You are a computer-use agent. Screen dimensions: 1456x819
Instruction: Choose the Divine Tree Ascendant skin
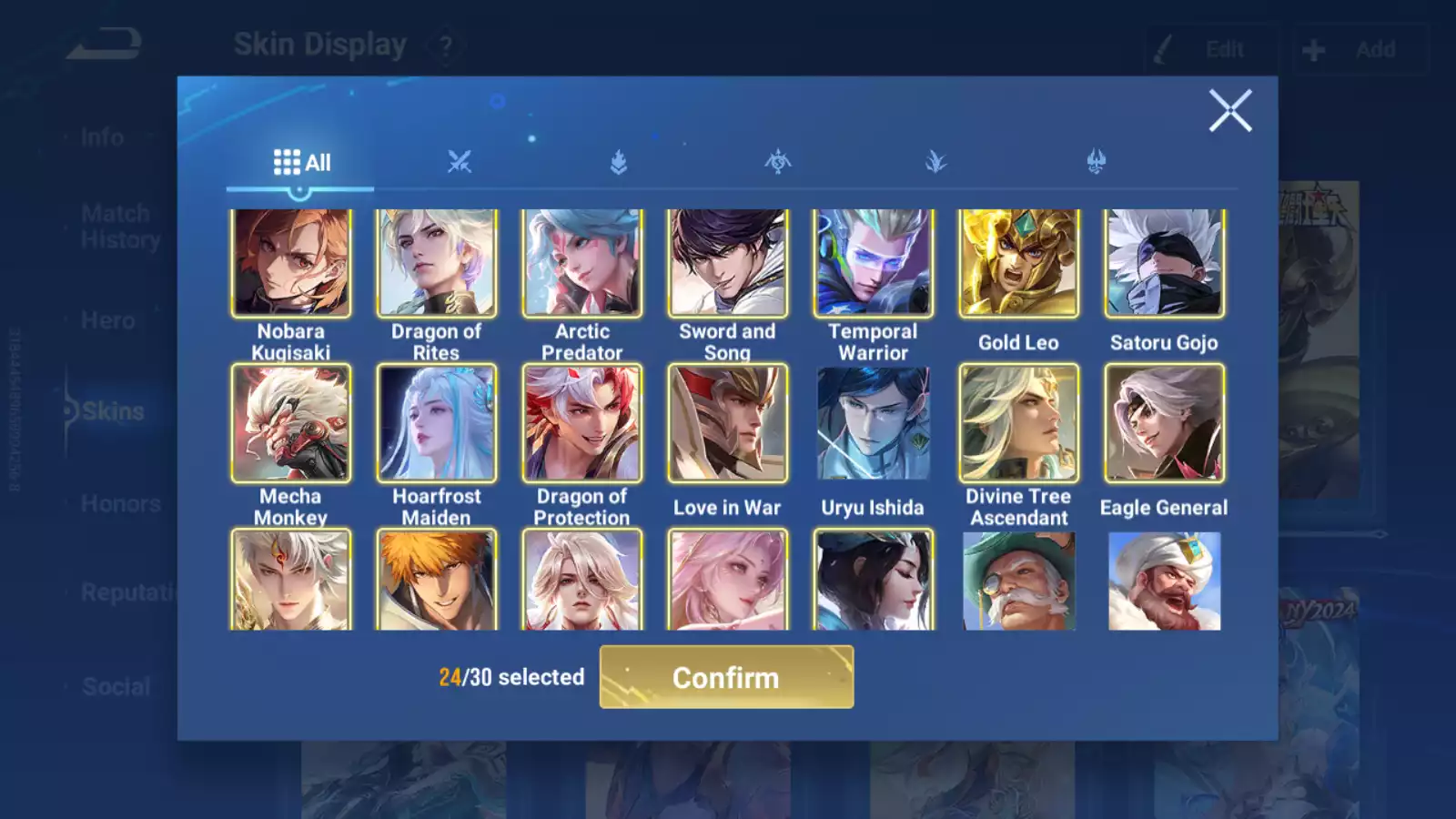point(1018,423)
